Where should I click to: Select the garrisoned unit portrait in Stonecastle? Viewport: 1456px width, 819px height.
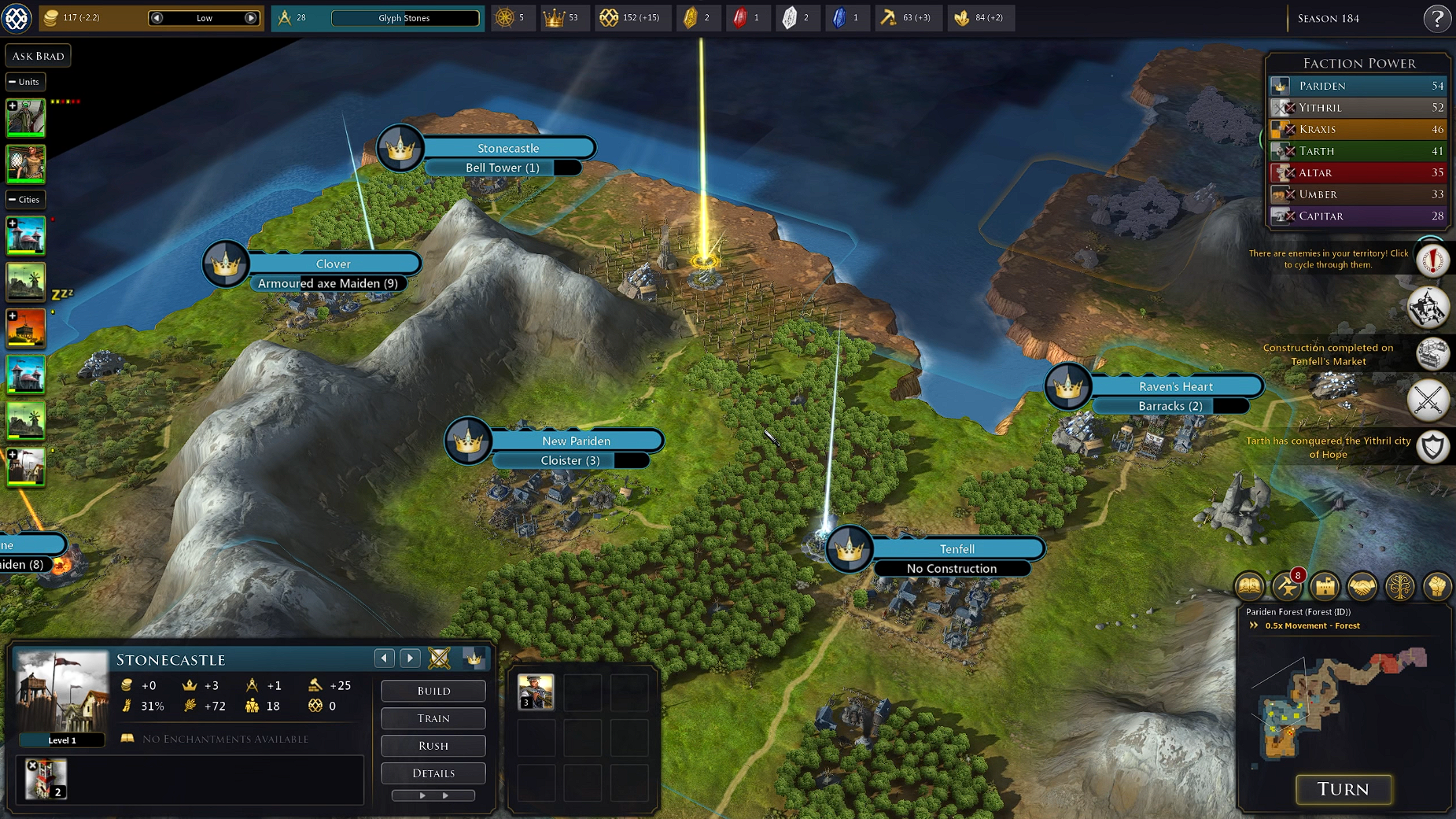536,692
